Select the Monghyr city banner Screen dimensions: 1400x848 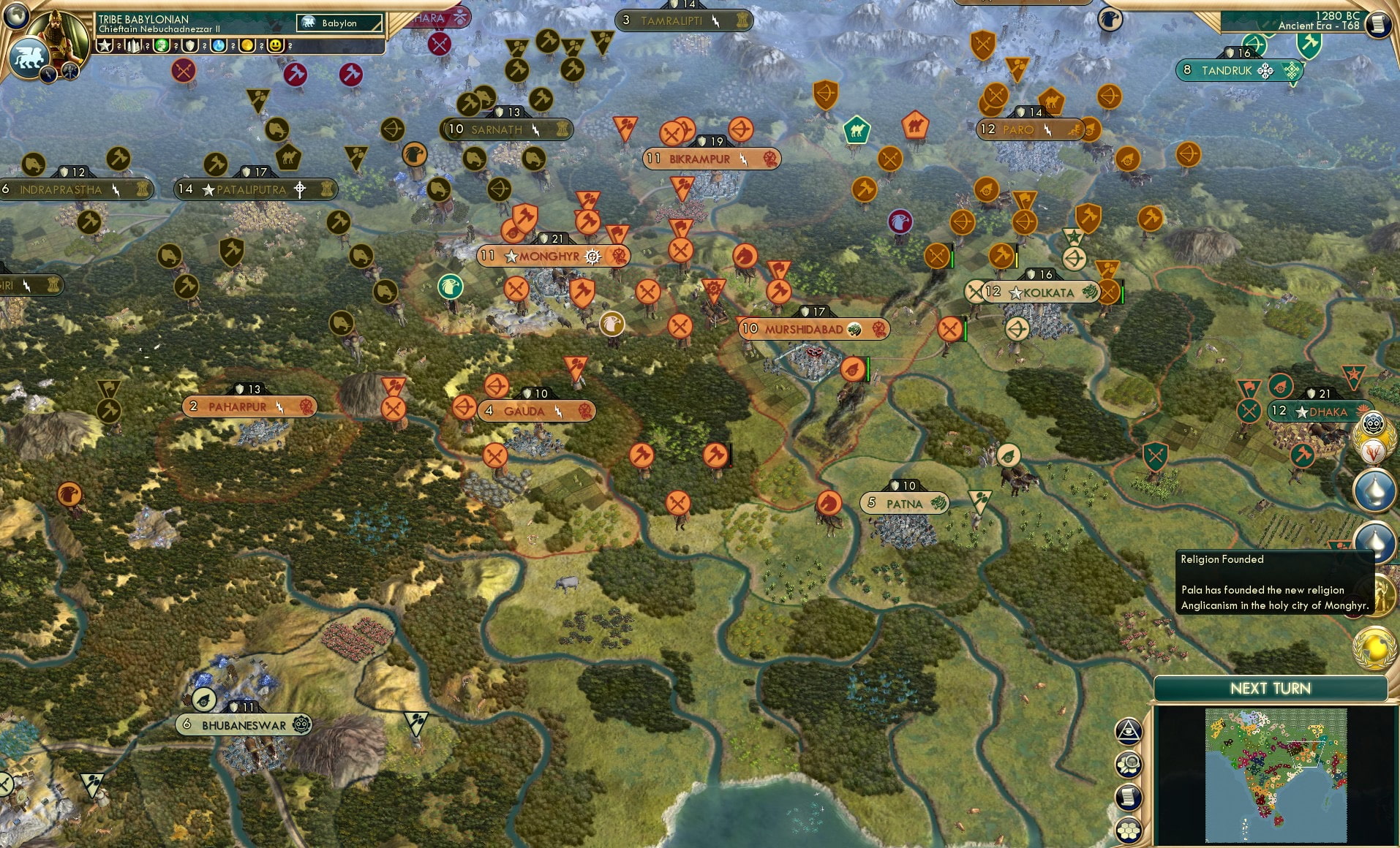tap(552, 256)
